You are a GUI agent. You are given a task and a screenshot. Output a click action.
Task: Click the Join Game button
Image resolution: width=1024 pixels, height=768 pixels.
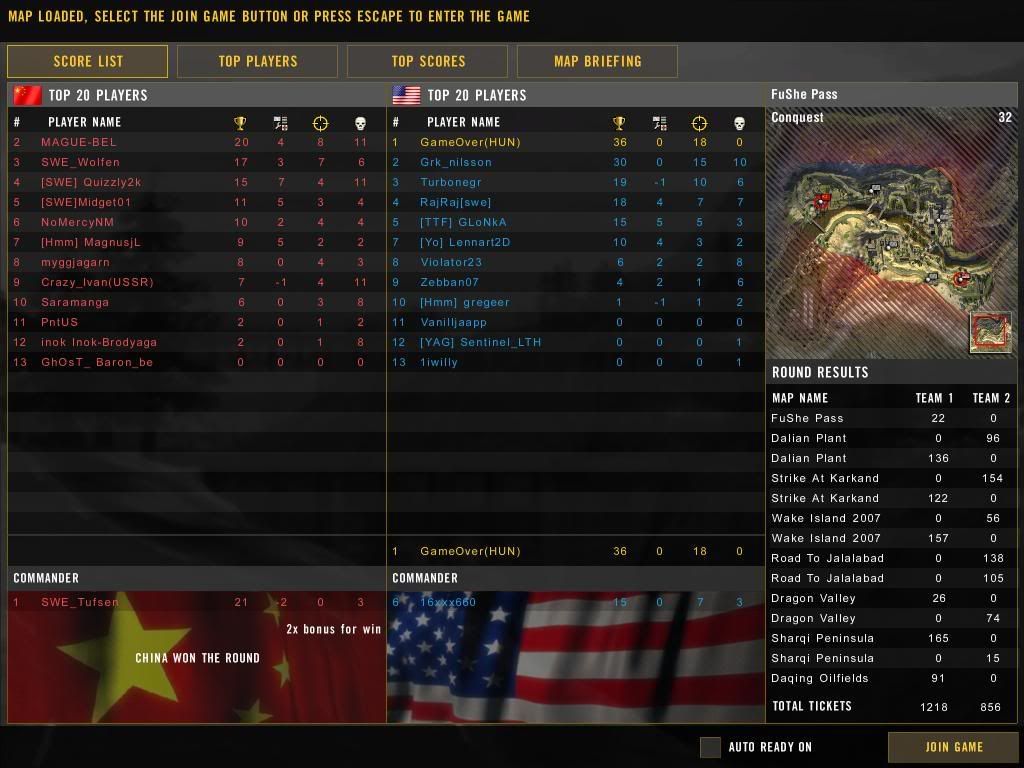[953, 746]
